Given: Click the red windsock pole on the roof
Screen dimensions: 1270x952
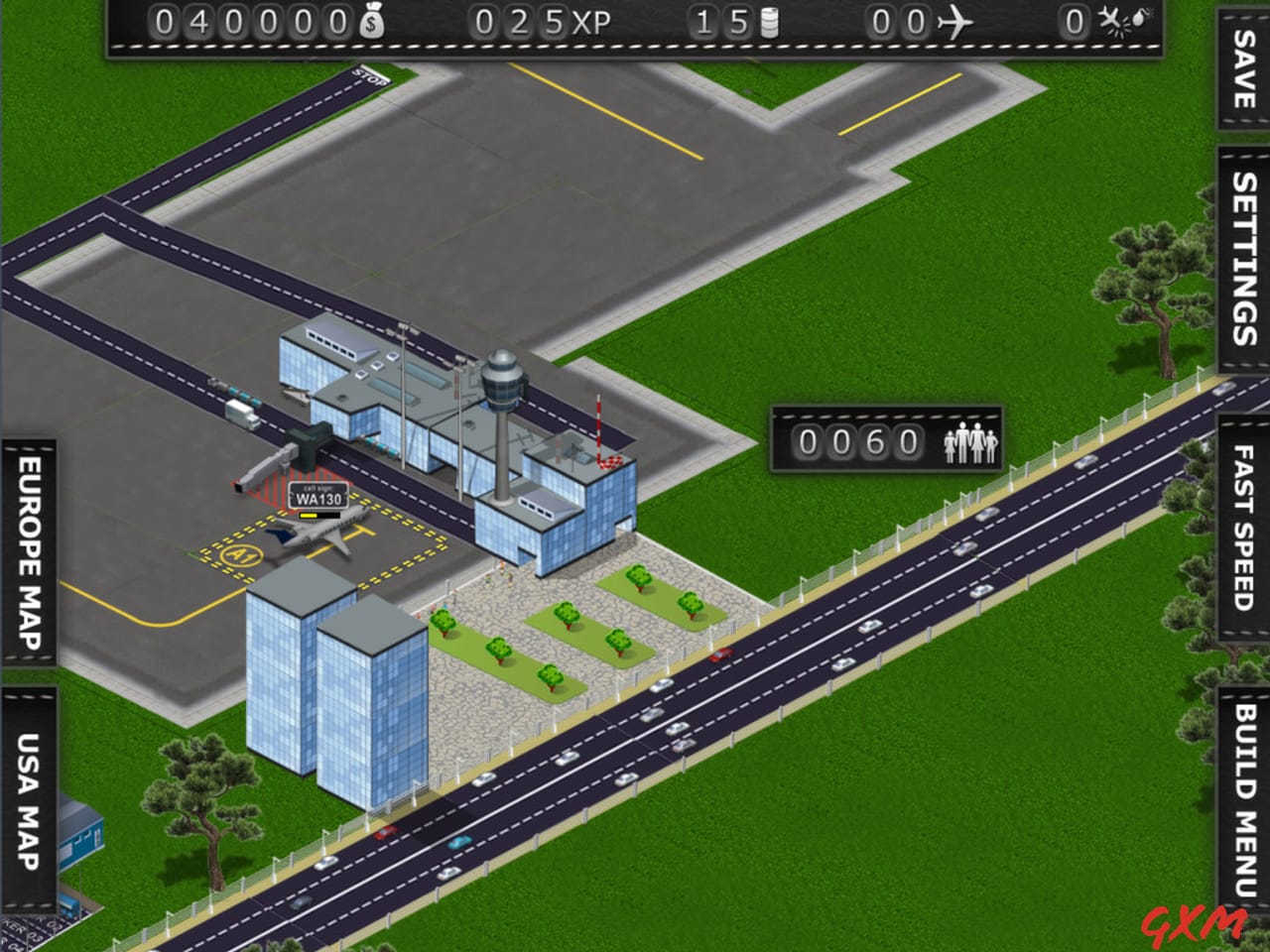Looking at the screenshot, I should click(600, 426).
